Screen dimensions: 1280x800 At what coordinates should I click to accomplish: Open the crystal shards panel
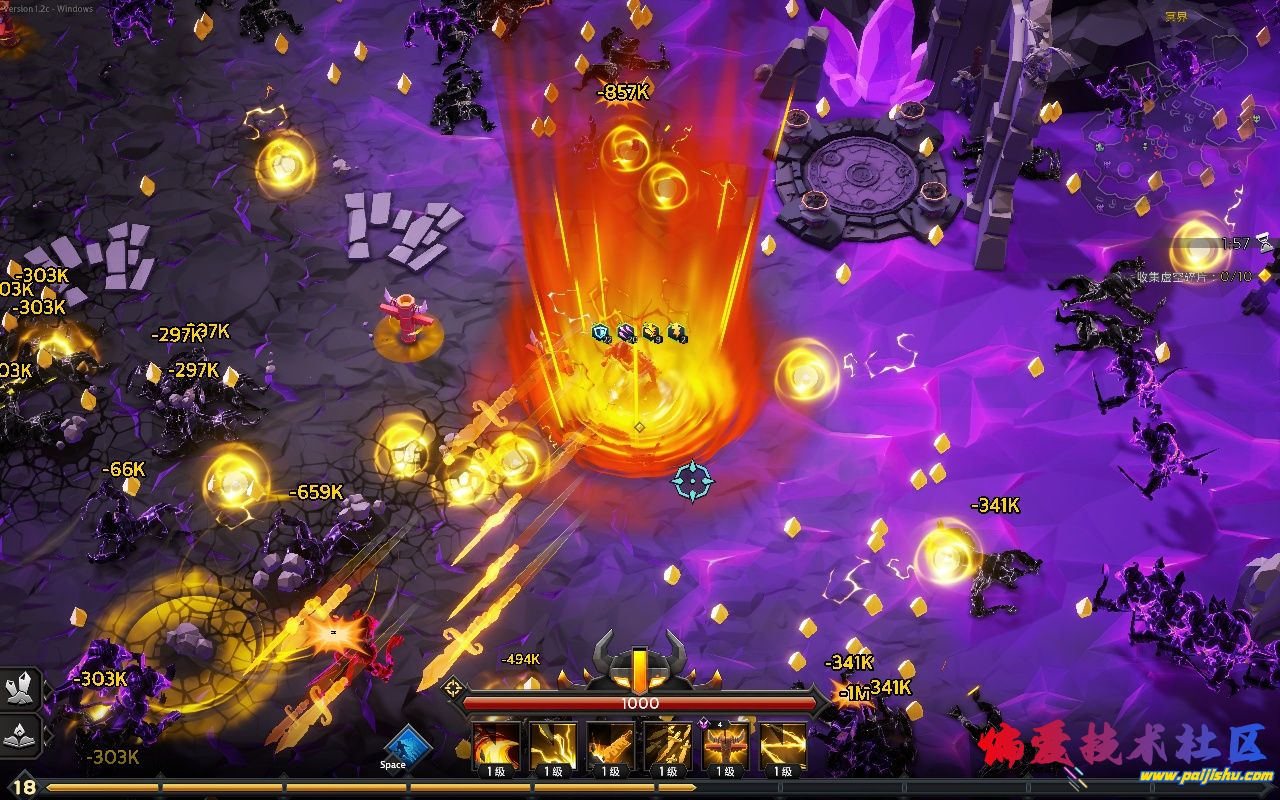pyautogui.click(x=20, y=688)
